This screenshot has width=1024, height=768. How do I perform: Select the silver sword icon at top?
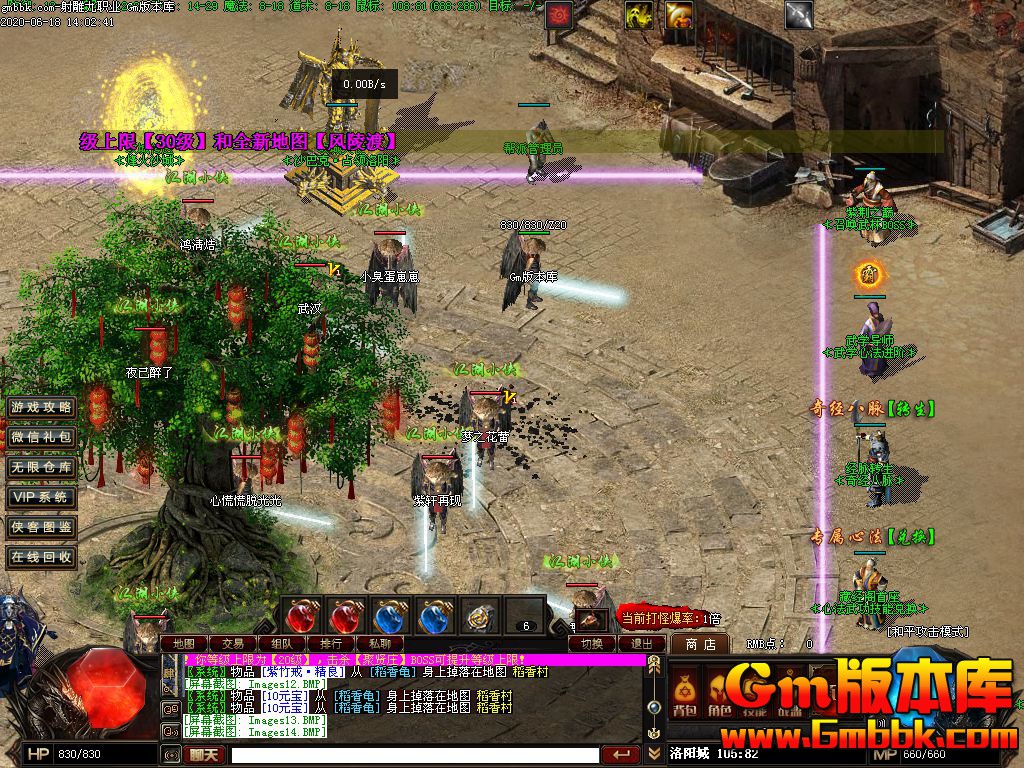[x=799, y=15]
